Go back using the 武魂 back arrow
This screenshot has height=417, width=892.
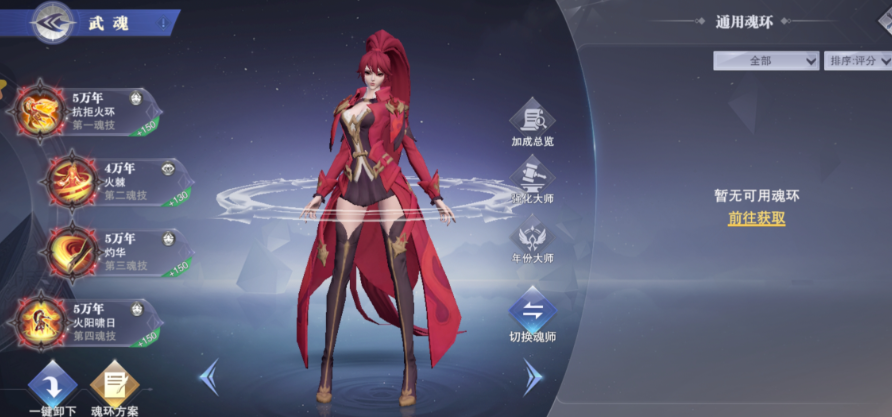50,22
